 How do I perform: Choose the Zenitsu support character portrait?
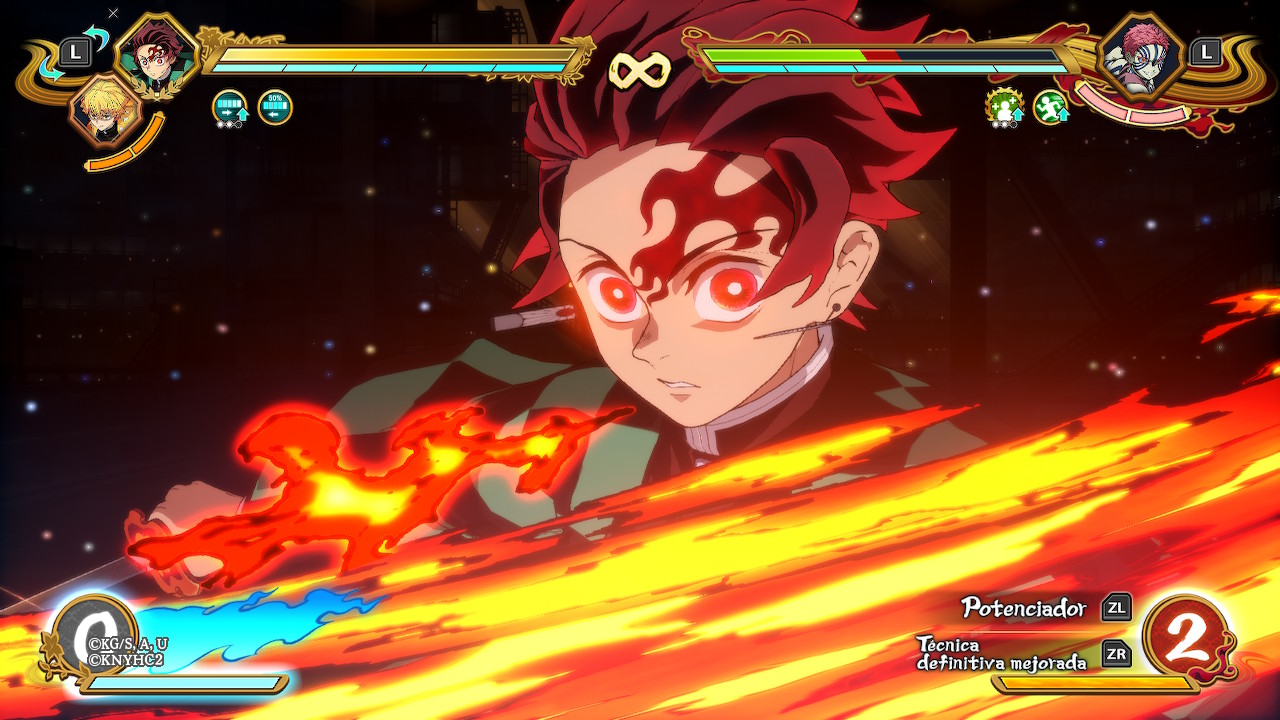pyautogui.click(x=103, y=111)
